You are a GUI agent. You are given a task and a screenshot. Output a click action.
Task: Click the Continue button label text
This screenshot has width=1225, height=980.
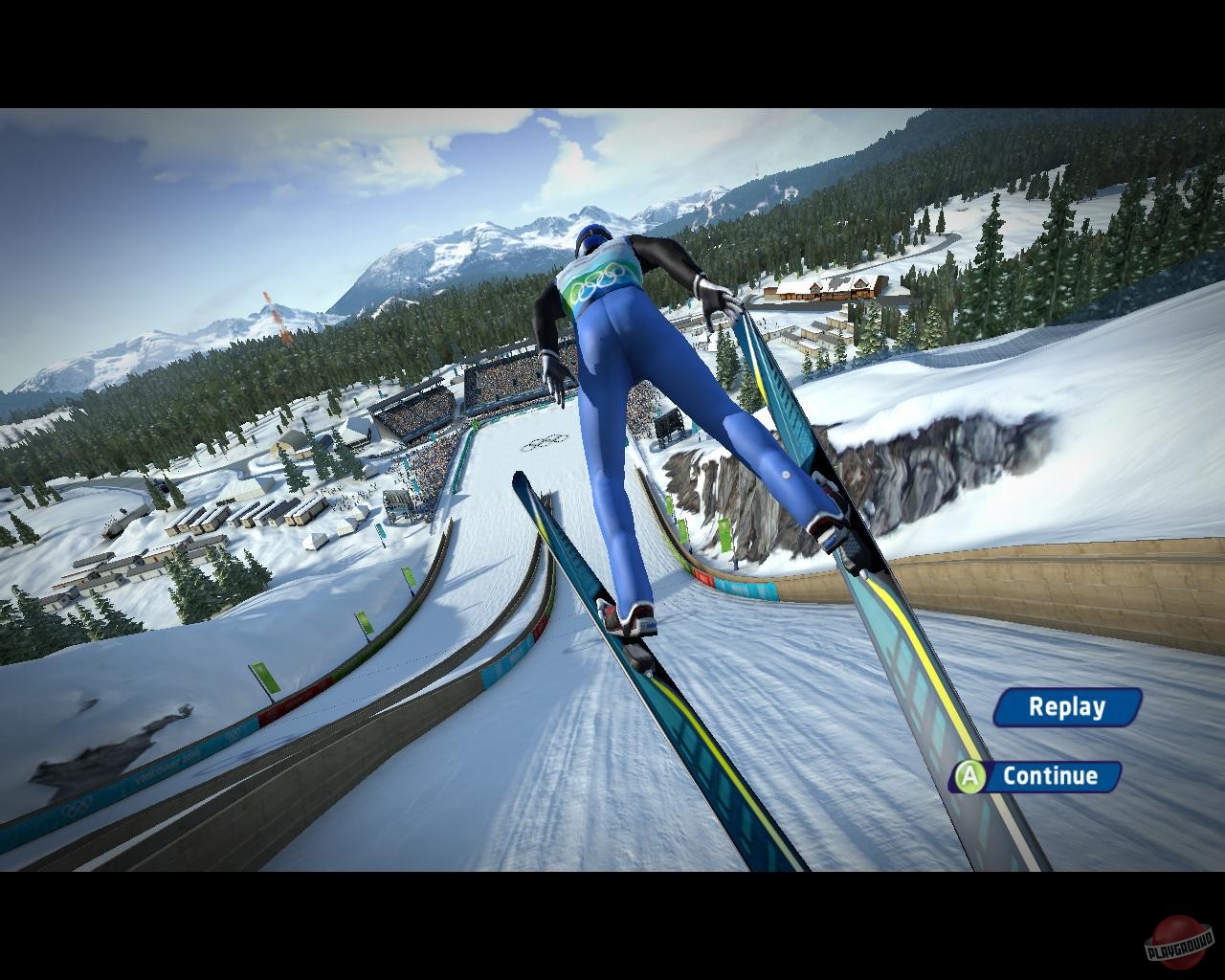1050,777
